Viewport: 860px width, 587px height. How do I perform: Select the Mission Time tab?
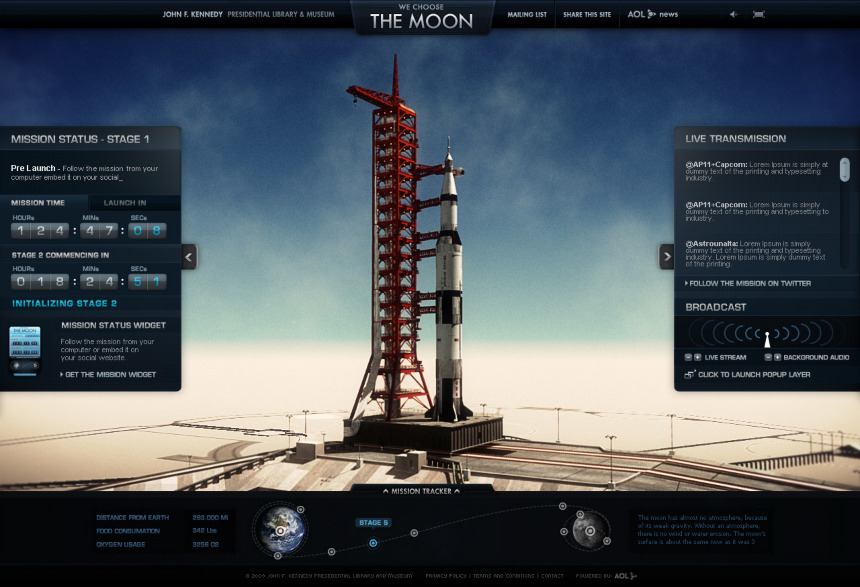pyautogui.click(x=38, y=202)
